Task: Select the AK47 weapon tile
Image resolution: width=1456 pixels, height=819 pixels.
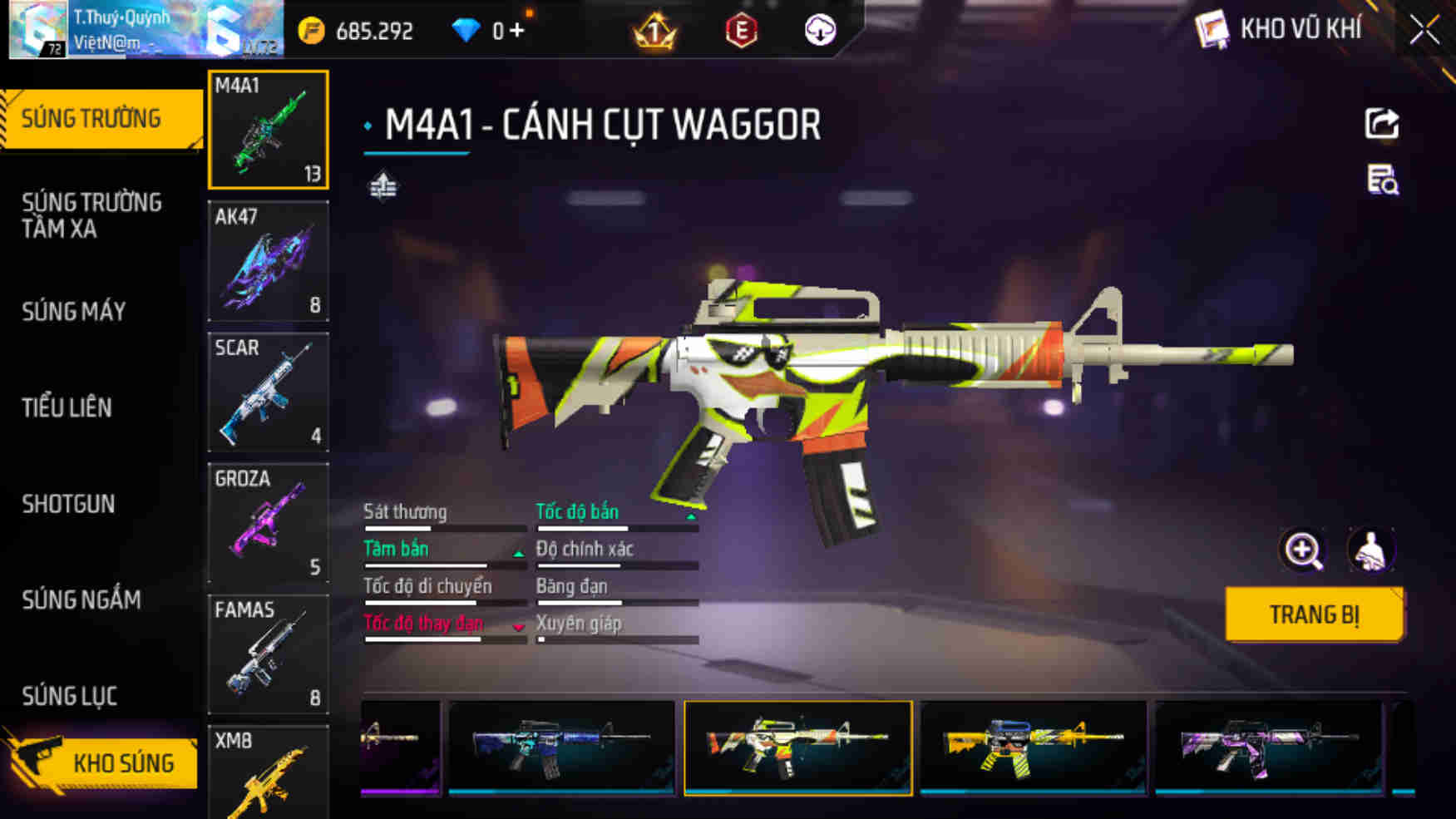Action: pos(268,261)
